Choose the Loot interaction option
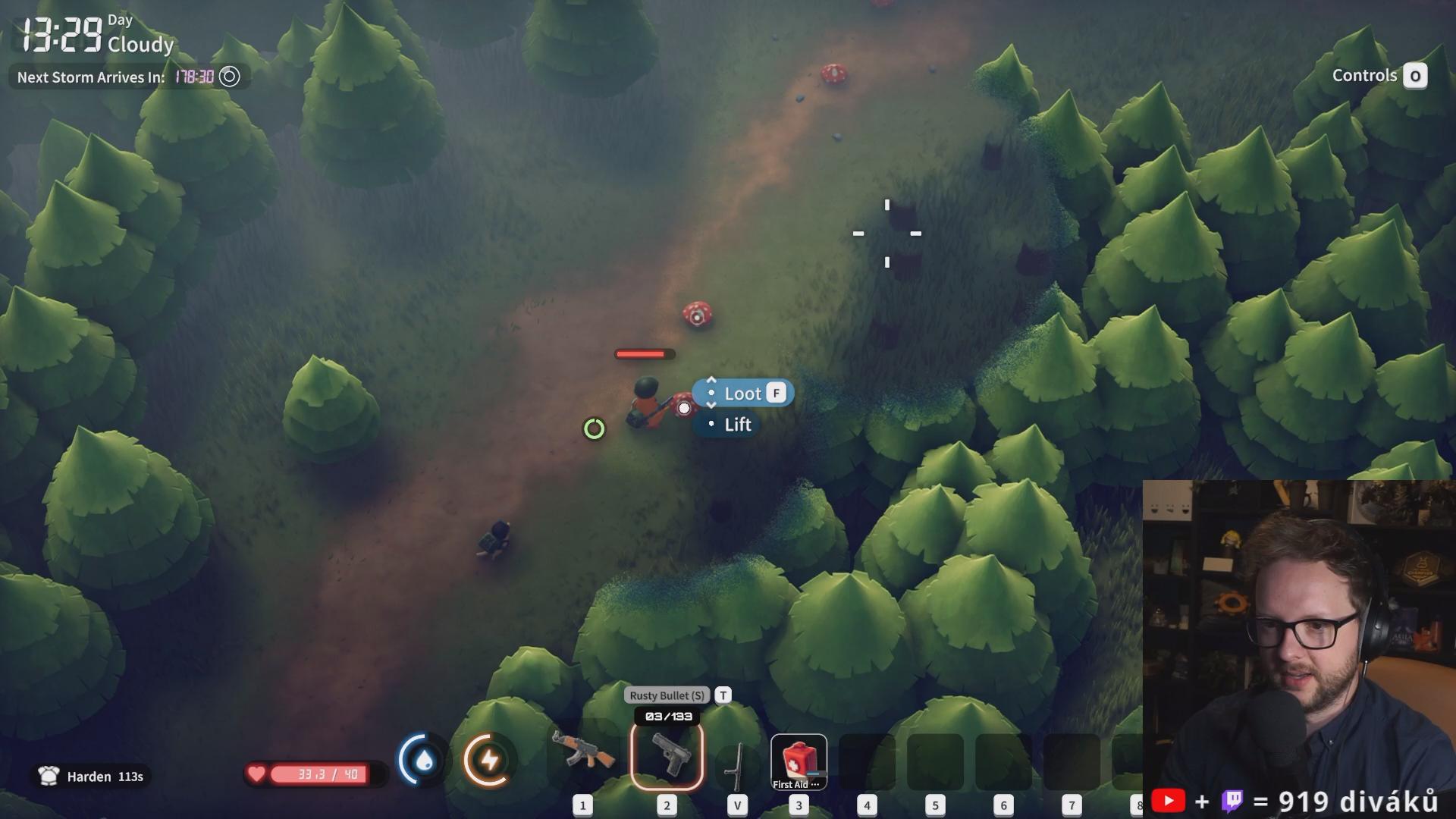This screenshot has height=819, width=1456. click(x=743, y=394)
